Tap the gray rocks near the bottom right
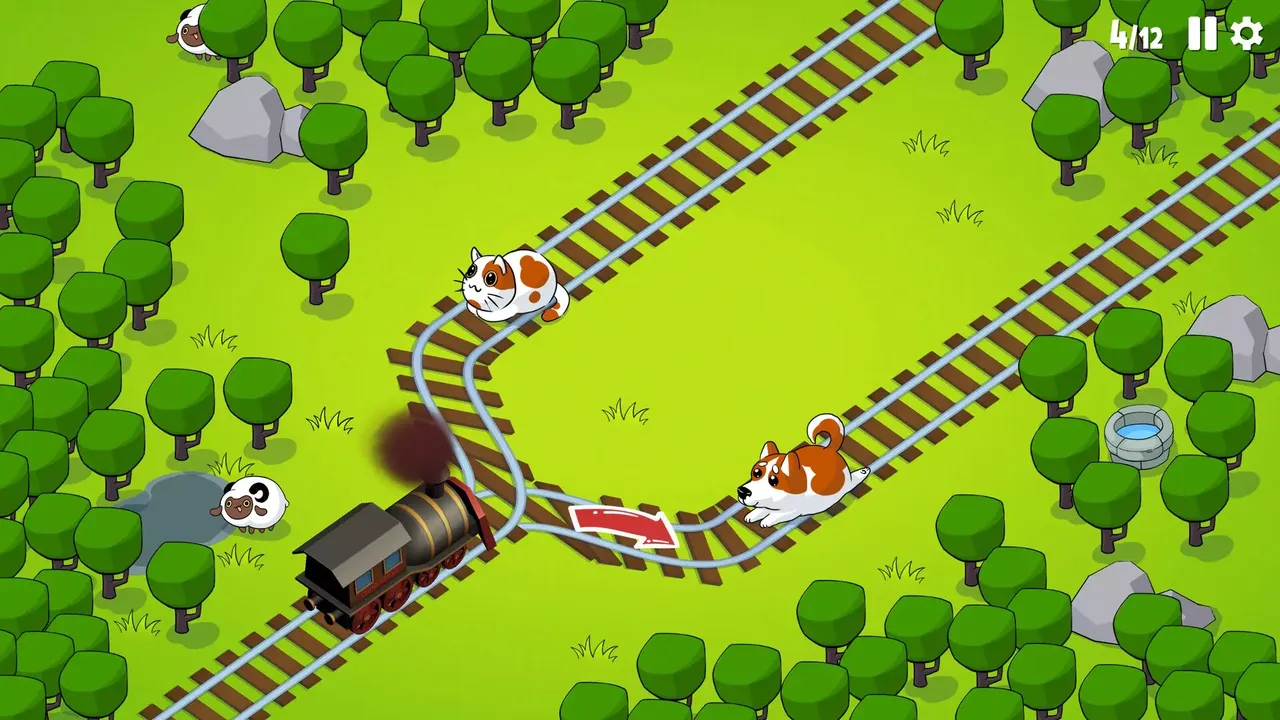This screenshot has height=720, width=1280. coord(1105,600)
